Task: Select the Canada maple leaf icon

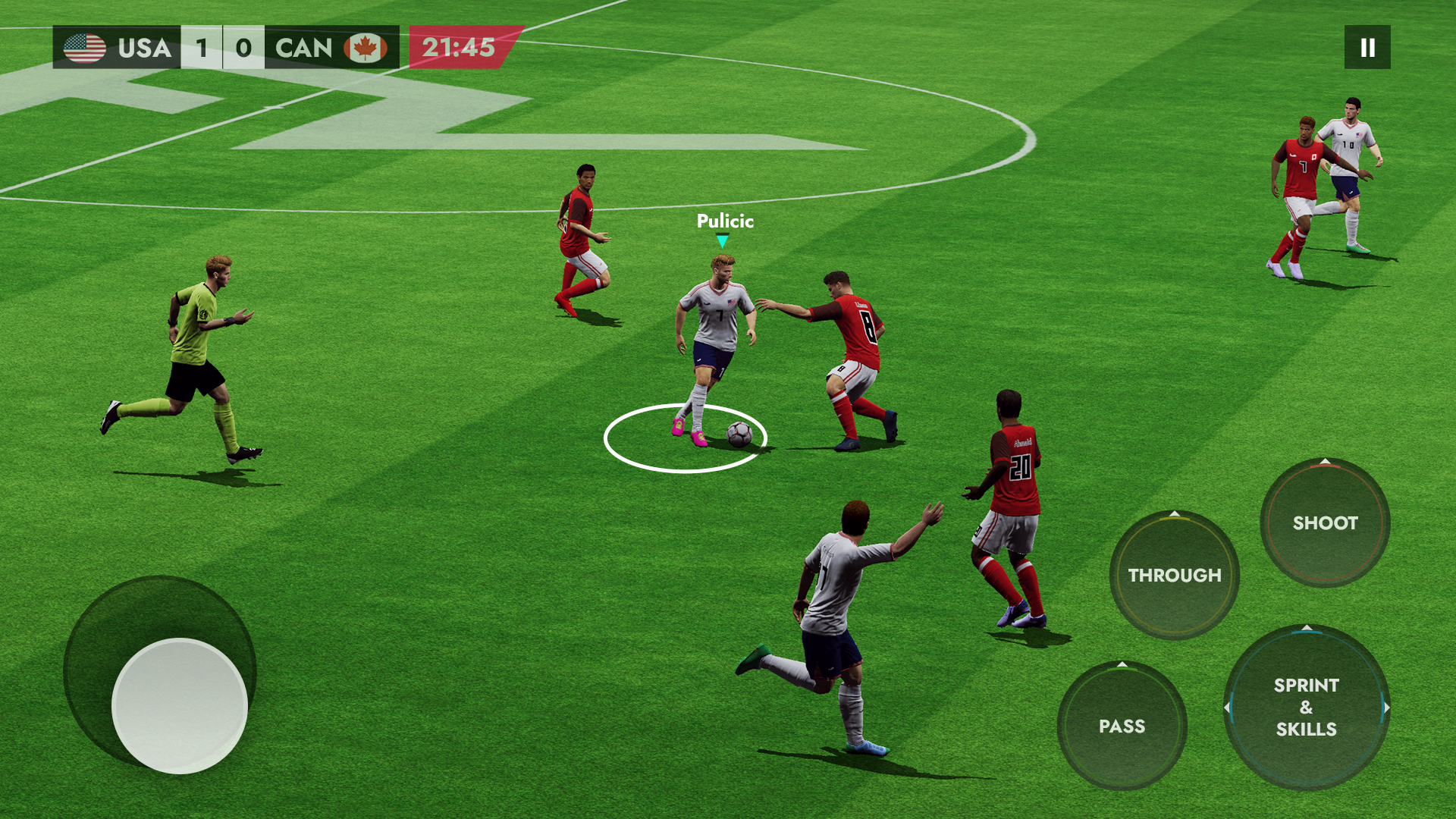Action: pyautogui.click(x=365, y=48)
